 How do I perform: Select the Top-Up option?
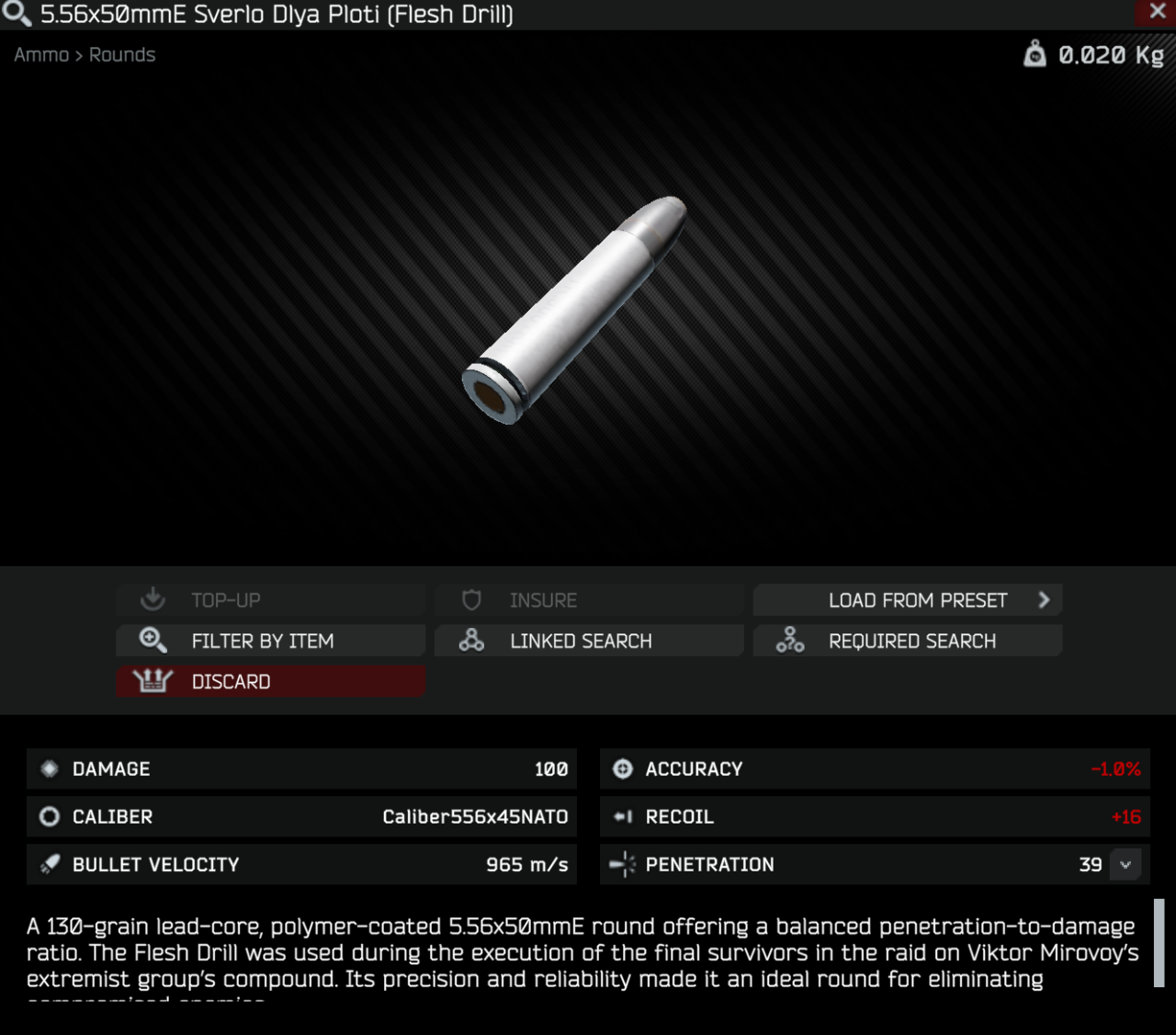[x=271, y=600]
